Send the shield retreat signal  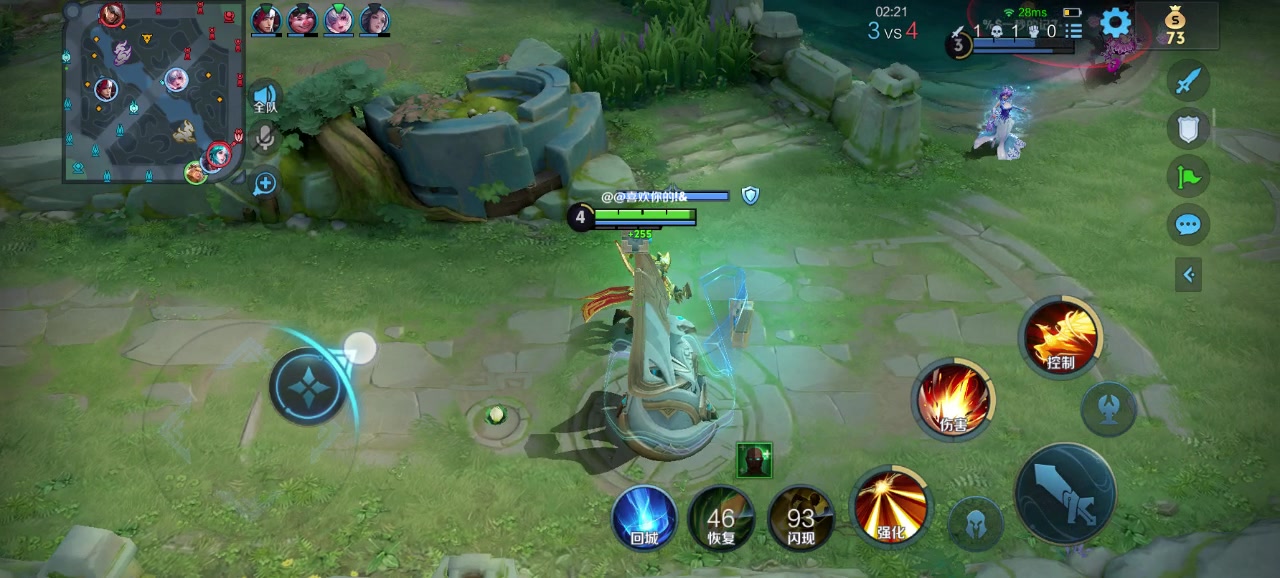1188,128
